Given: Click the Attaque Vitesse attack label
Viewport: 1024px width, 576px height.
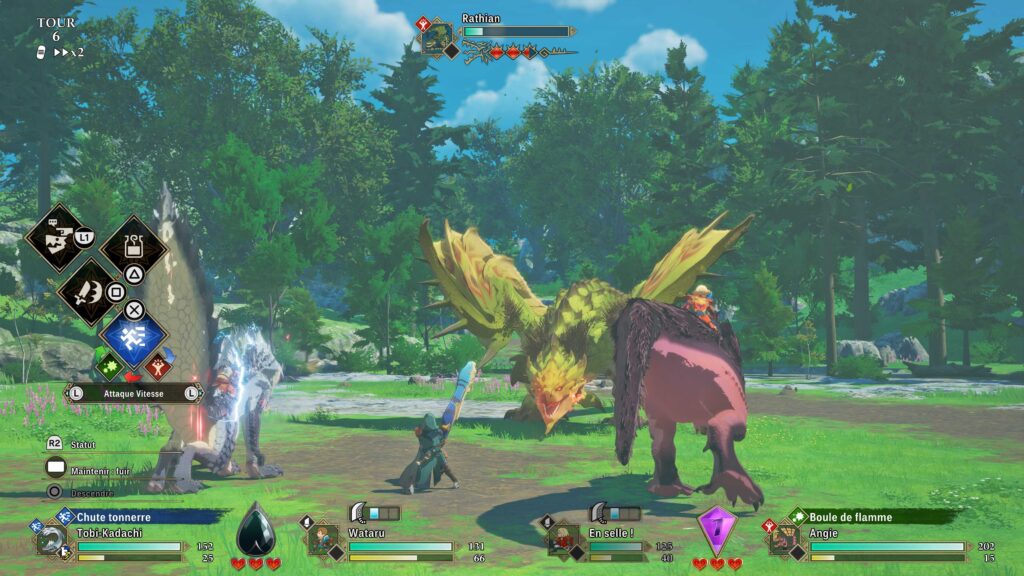Looking at the screenshot, I should (133, 394).
